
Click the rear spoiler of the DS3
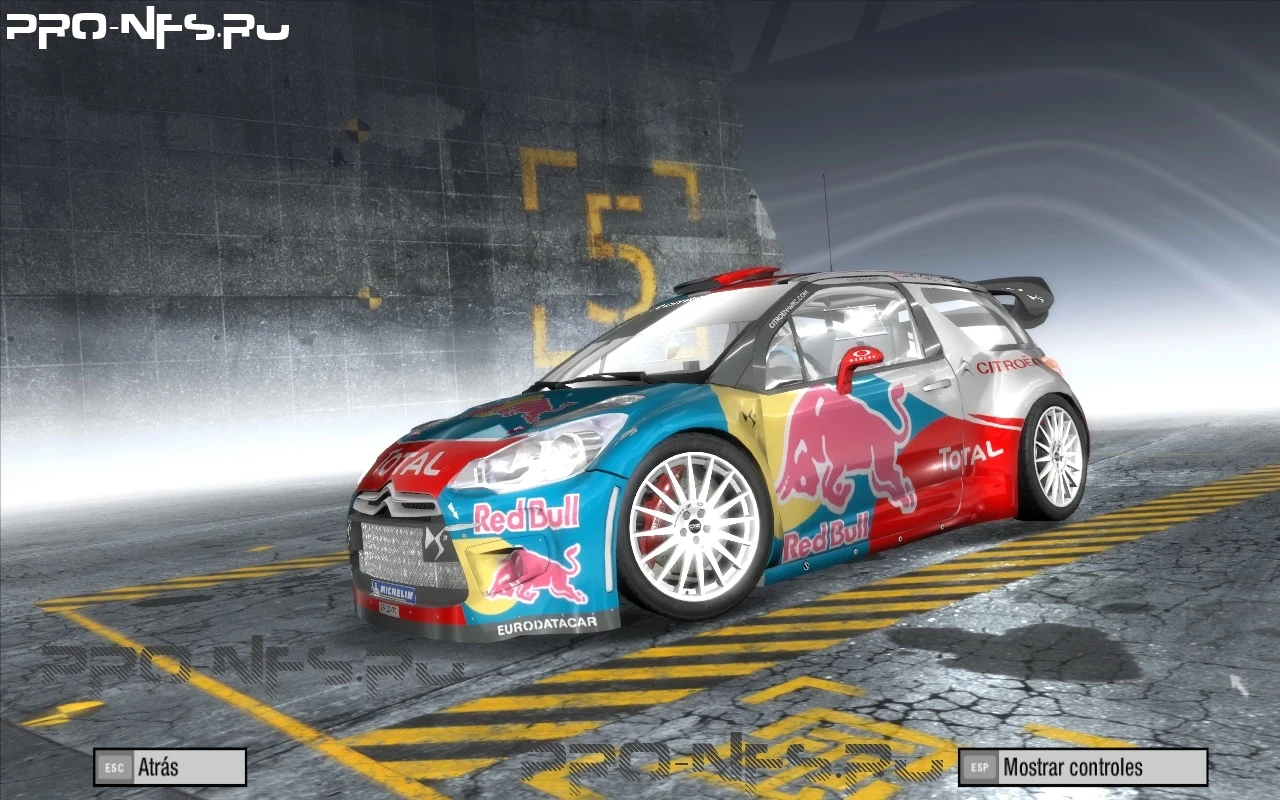(x=1013, y=295)
